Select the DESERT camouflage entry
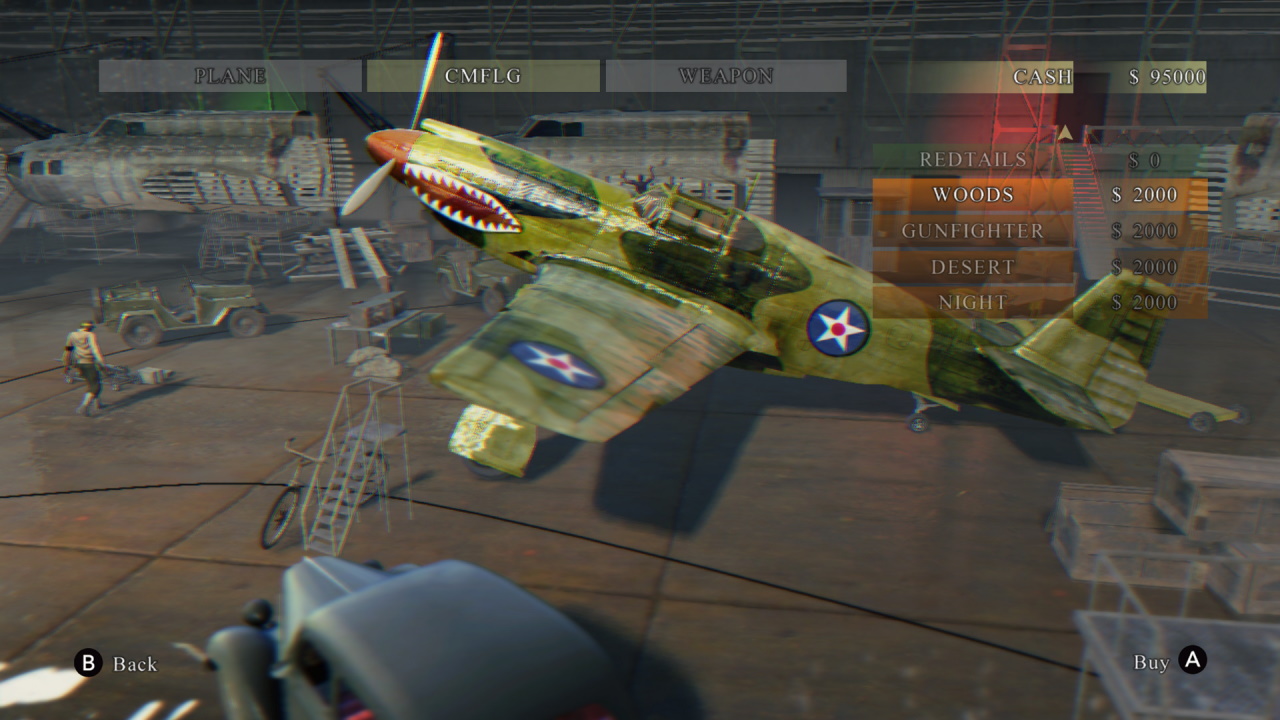 (x=973, y=266)
